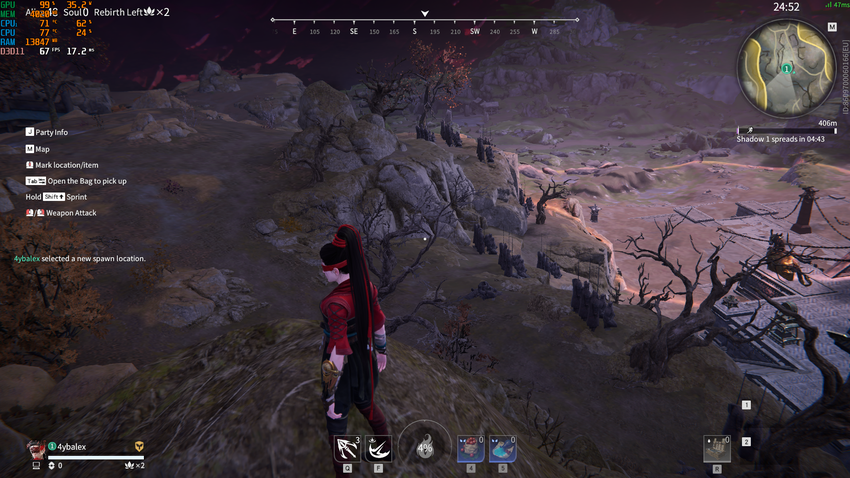Click the compass bar heading strip
Image resolution: width=850 pixels, height=478 pixels.
(x=425, y=31)
